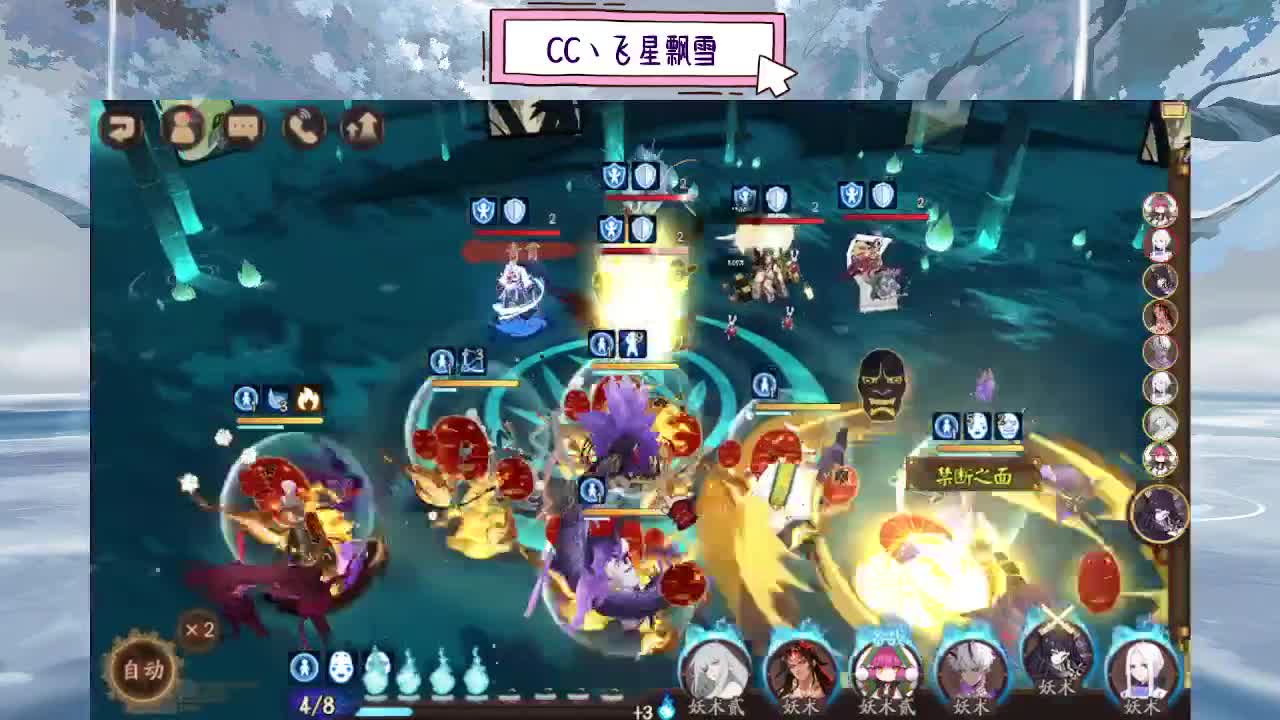Click the no-face mask icon near soul fire bar

click(340, 668)
